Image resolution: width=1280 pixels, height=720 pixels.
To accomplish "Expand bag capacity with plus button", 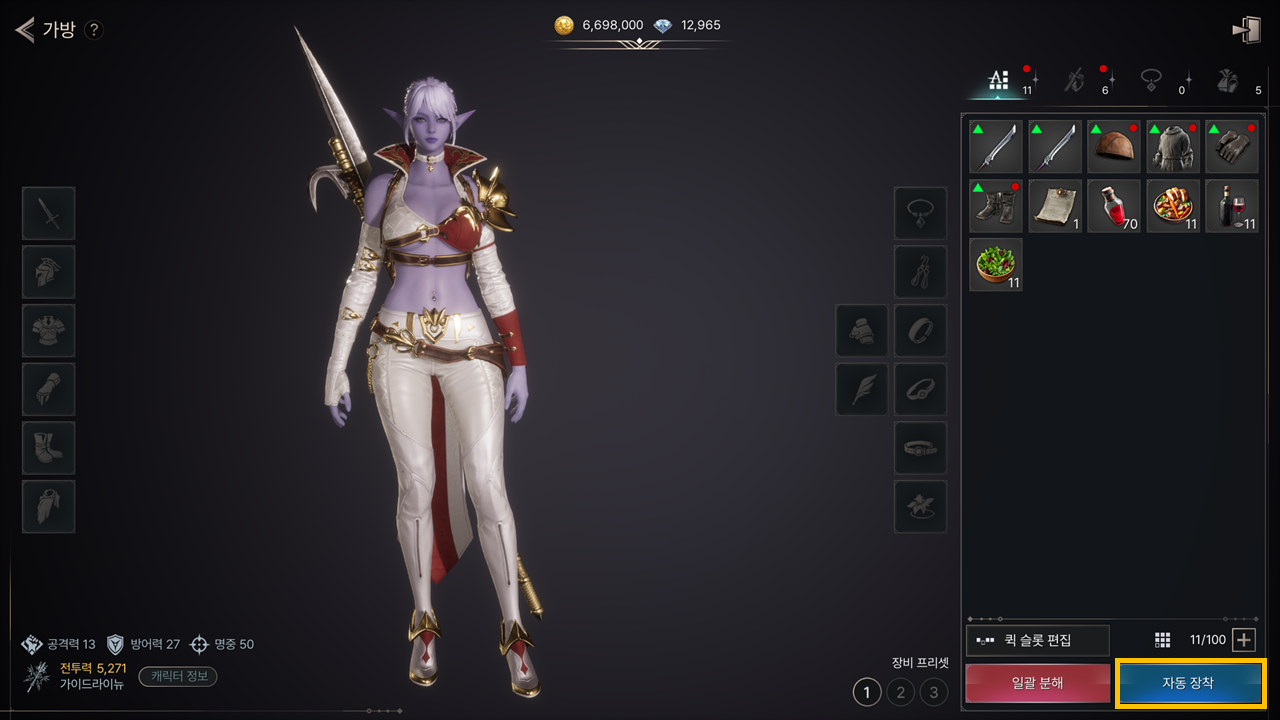I will tap(1243, 640).
